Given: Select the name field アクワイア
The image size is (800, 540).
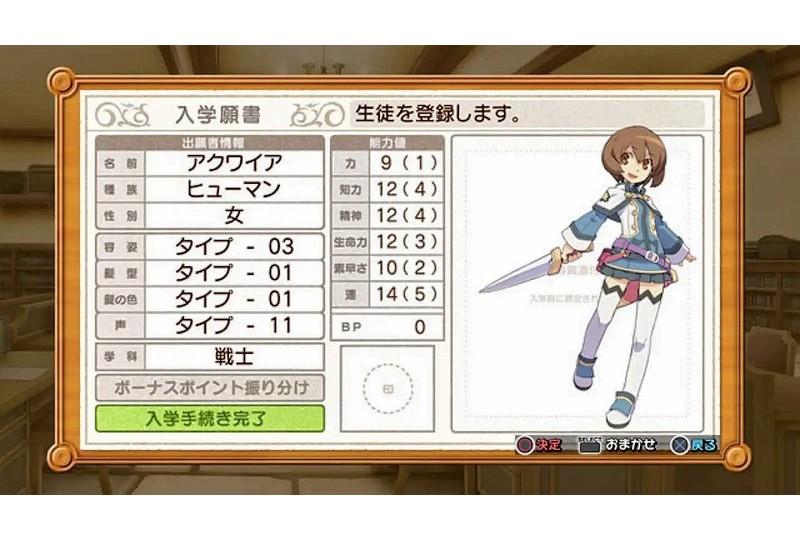Looking at the screenshot, I should click(x=235, y=162).
